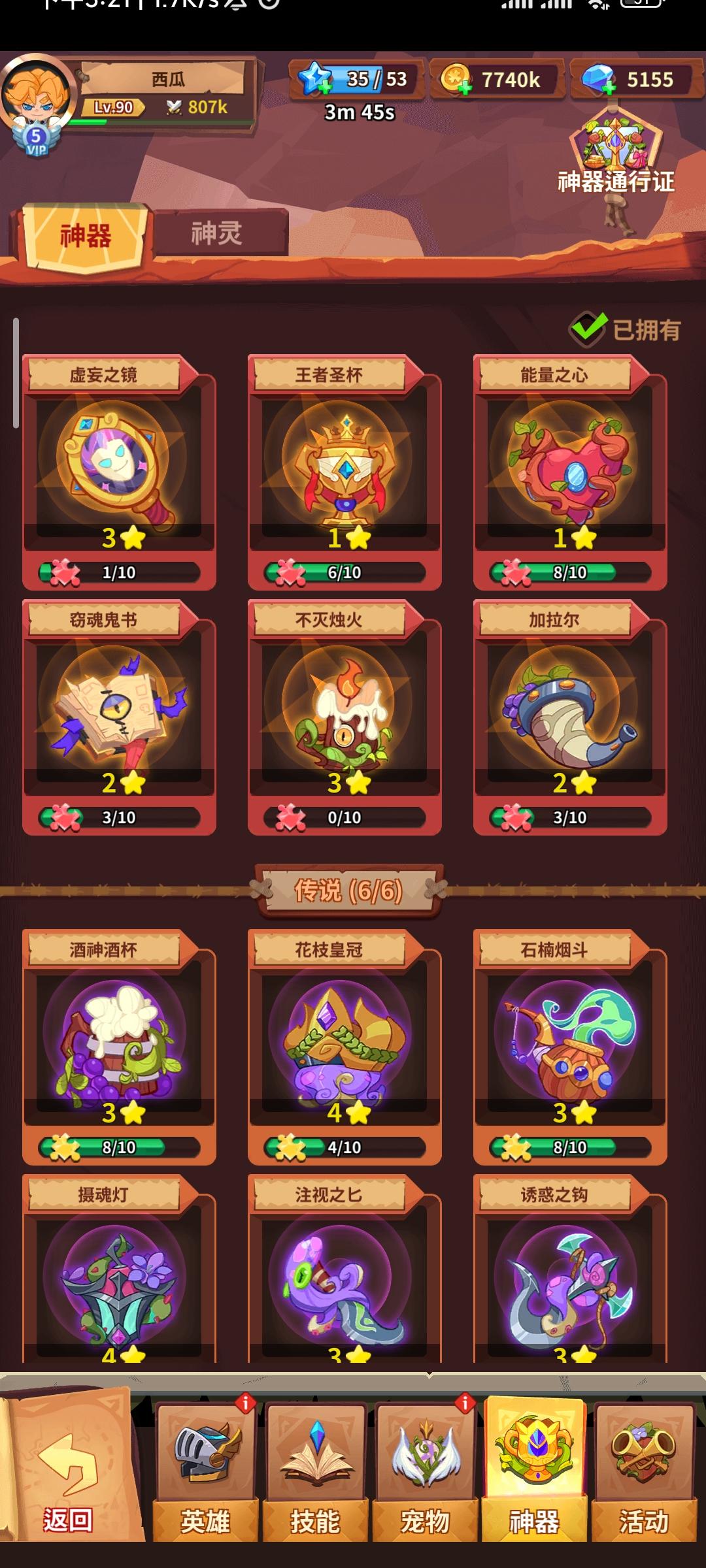Select the 神器 tab
706x1568 pixels.
pos(86,237)
